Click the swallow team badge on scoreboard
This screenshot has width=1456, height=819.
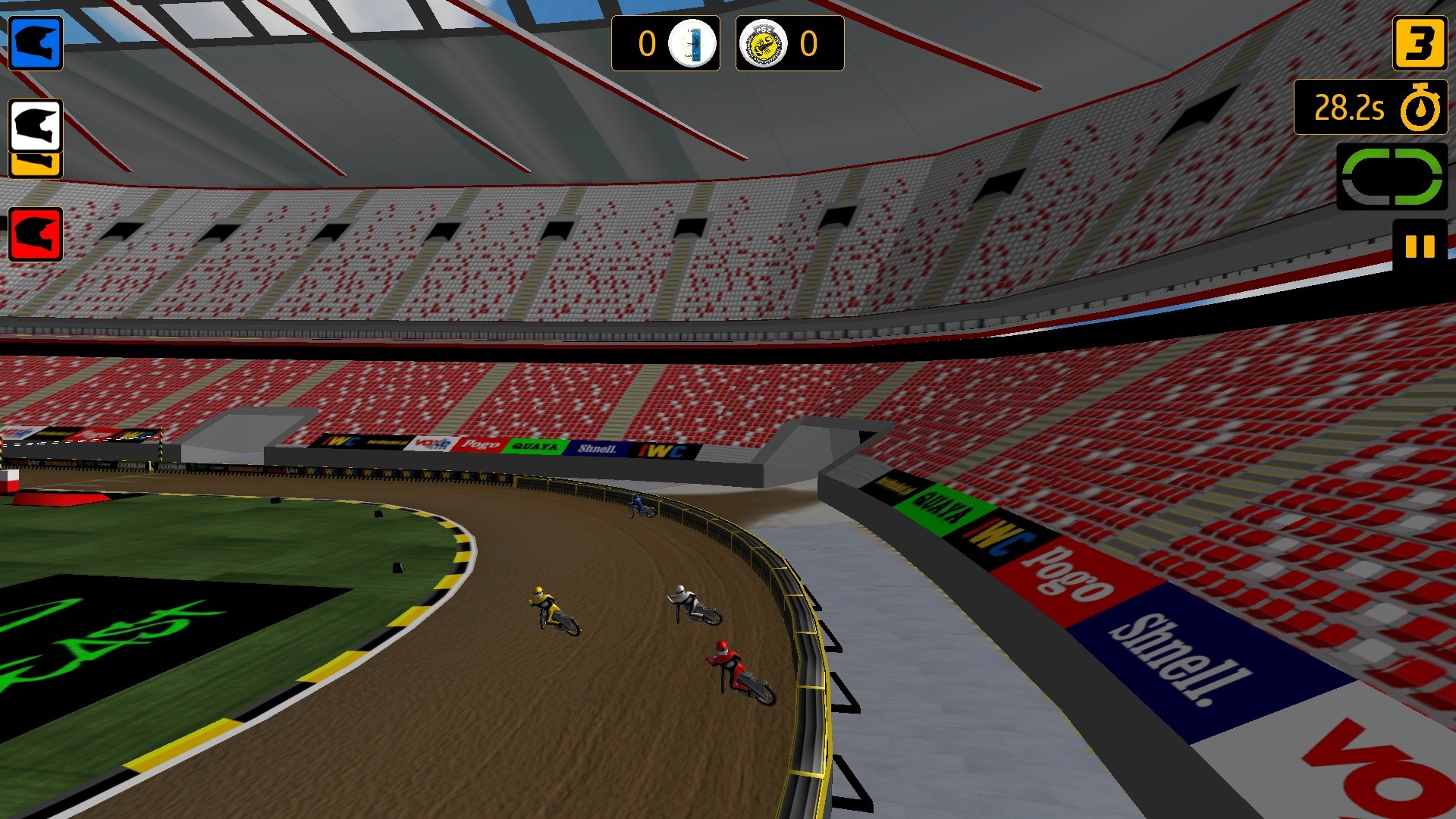(690, 44)
